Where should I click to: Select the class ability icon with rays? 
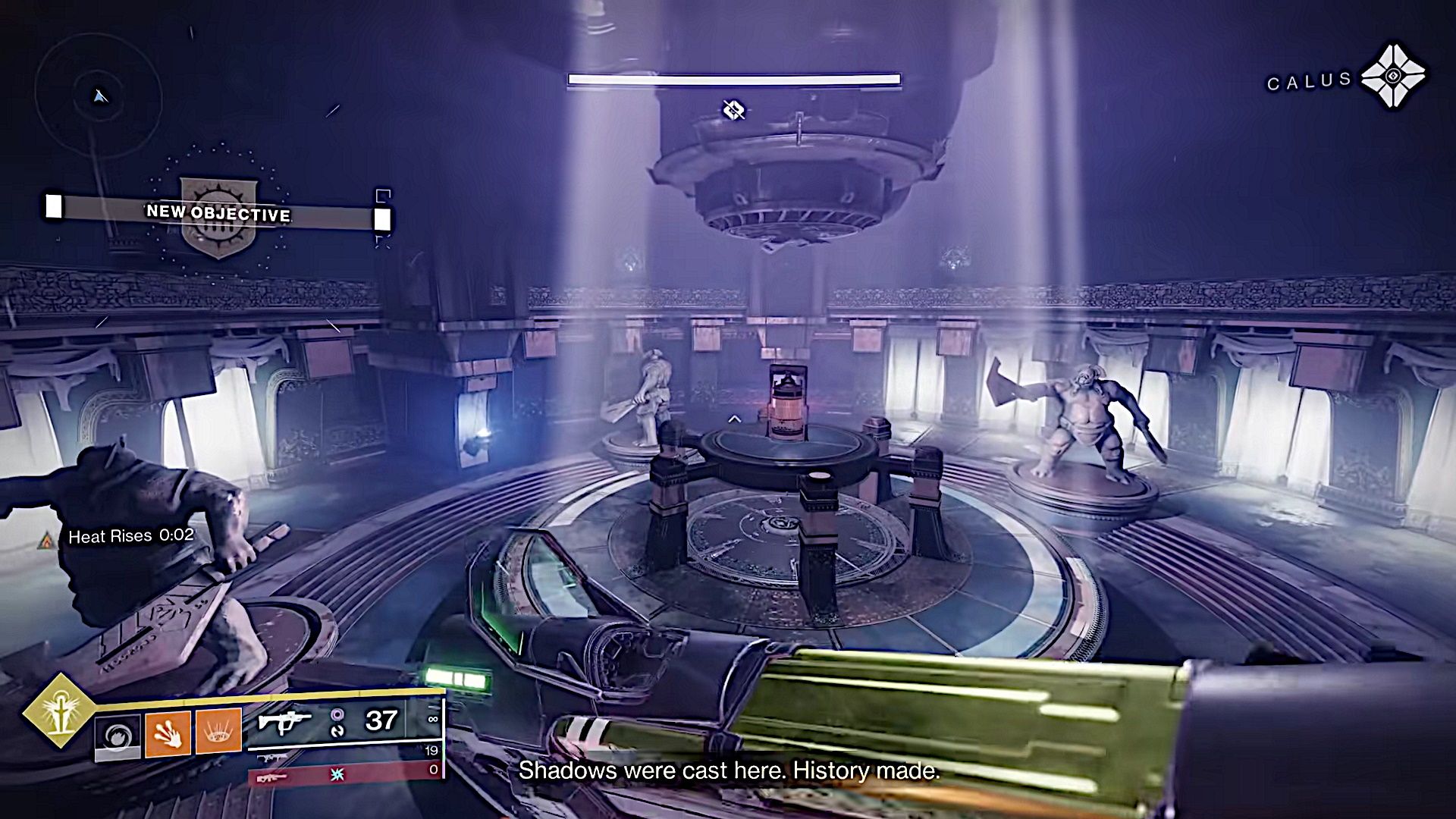point(218,733)
